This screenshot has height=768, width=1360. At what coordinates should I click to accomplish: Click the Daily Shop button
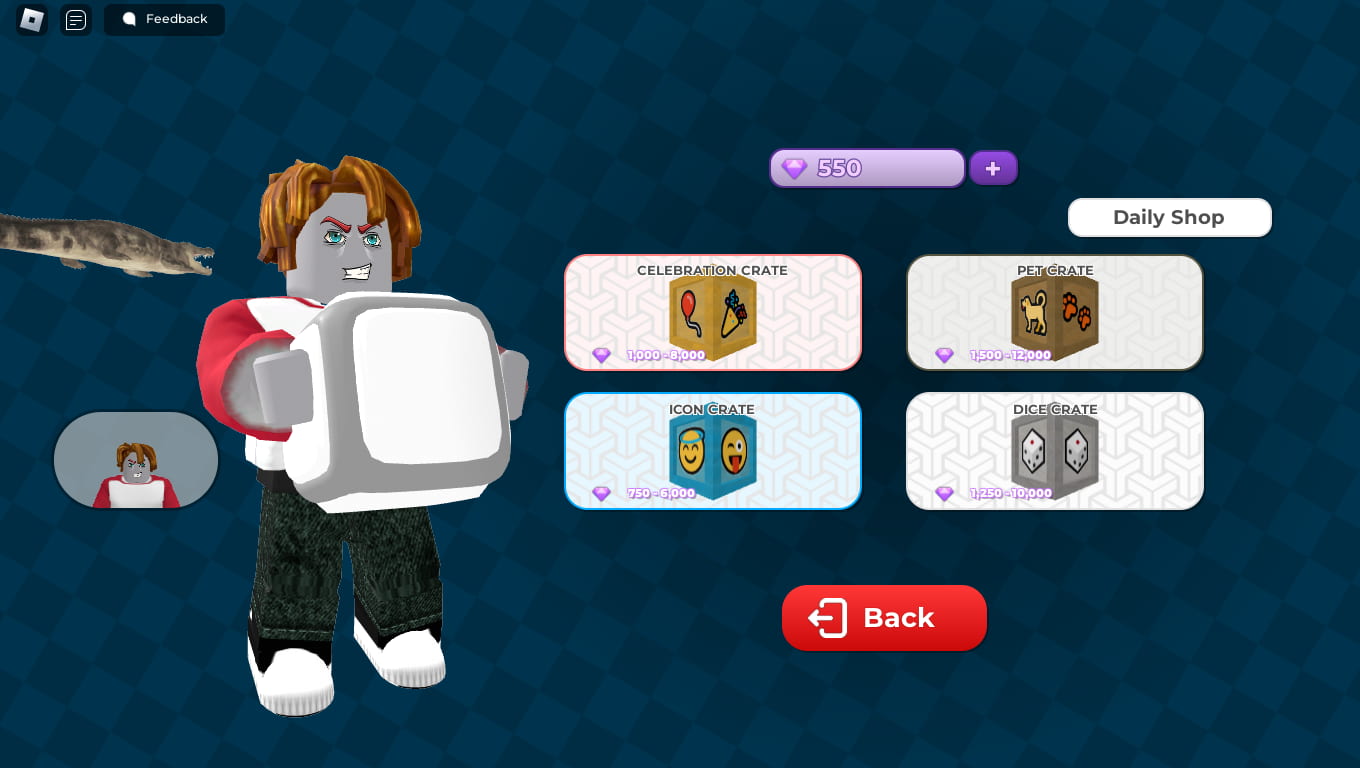point(1169,217)
